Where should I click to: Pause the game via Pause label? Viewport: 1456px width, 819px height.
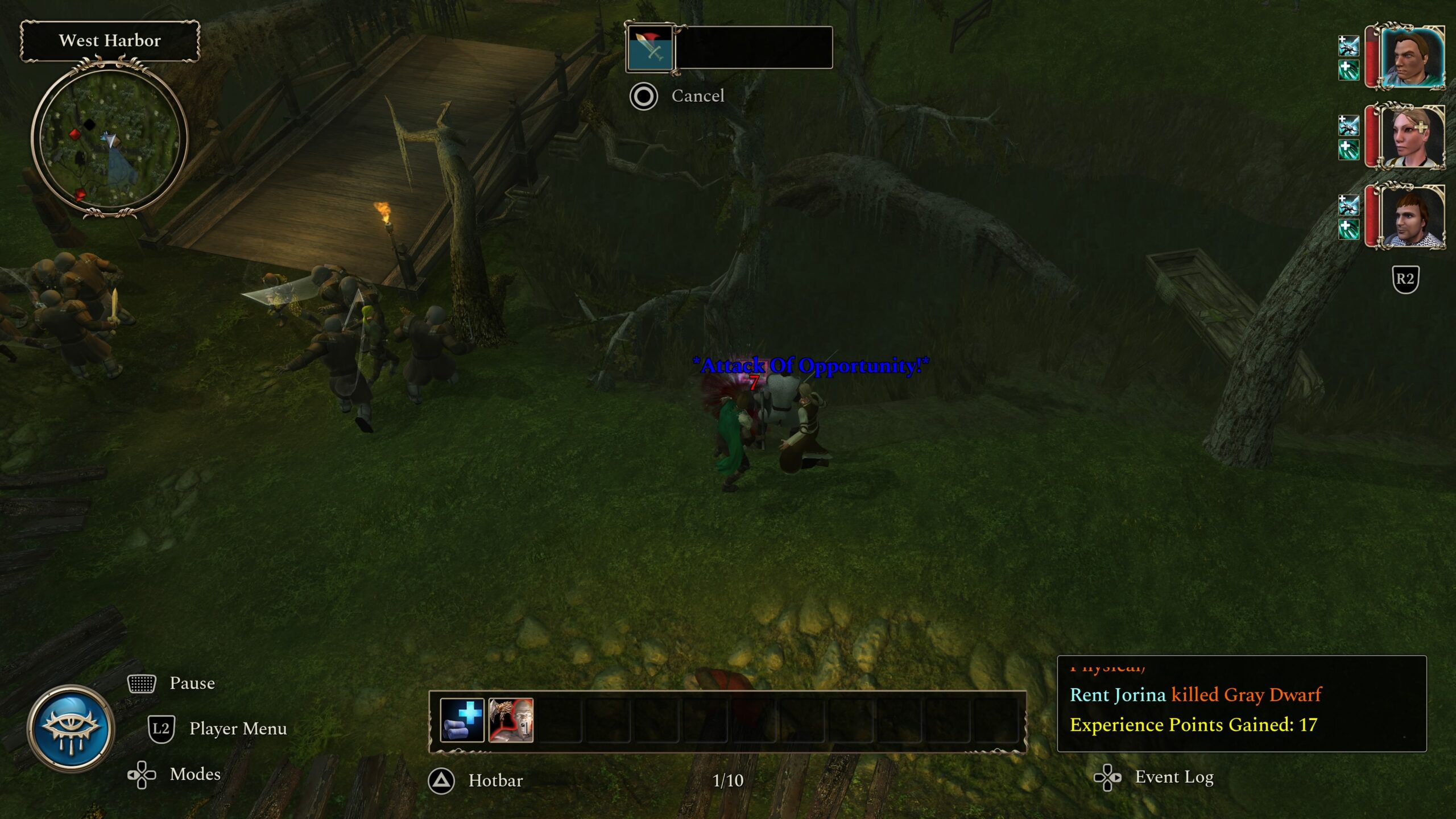192,683
